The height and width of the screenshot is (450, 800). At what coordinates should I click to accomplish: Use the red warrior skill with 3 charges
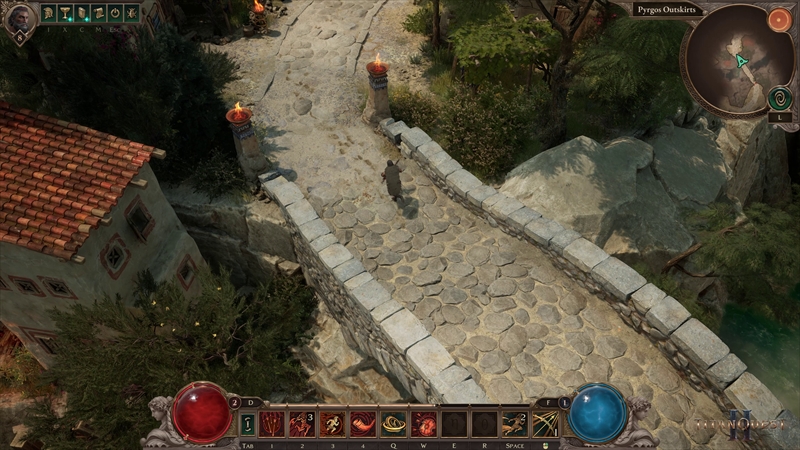click(302, 424)
